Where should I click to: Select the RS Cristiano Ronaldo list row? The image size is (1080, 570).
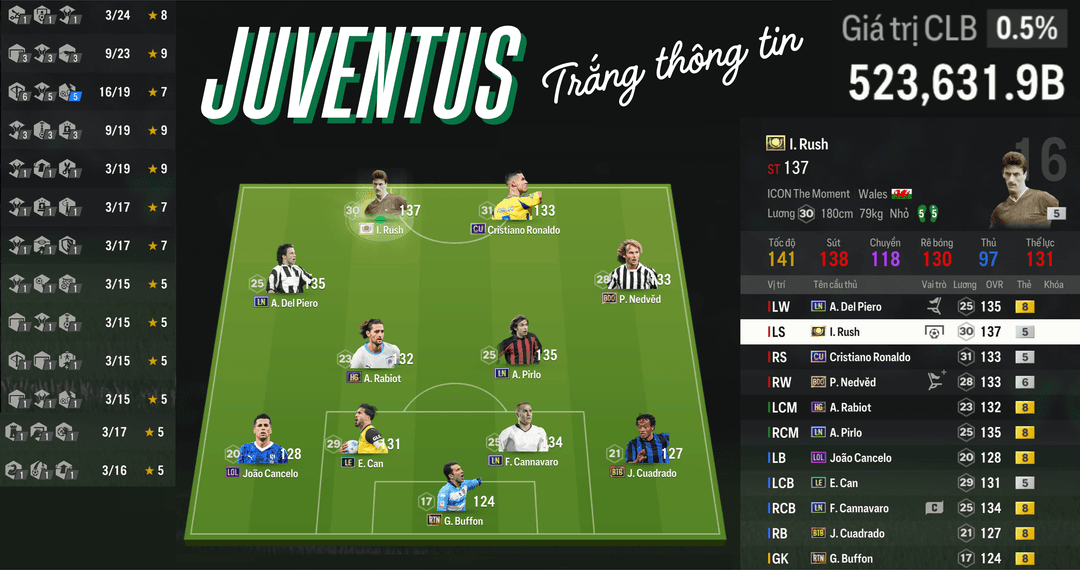(909, 357)
